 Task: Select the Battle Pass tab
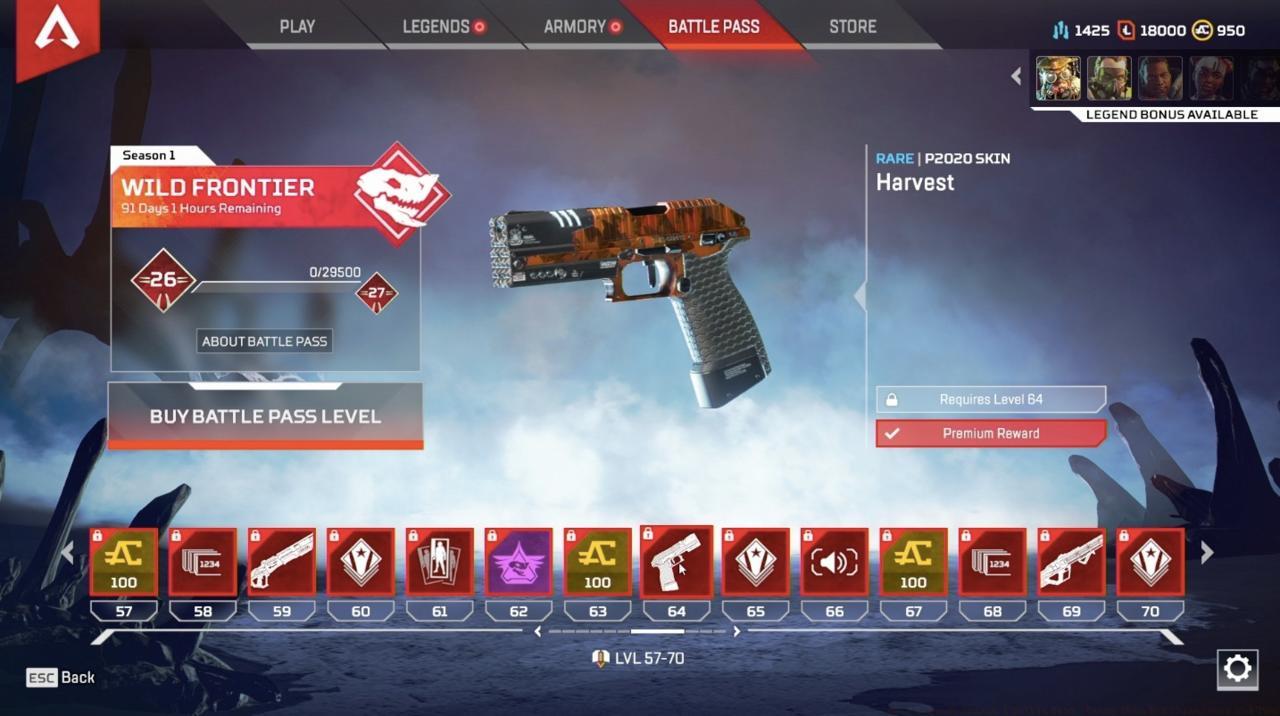tap(713, 27)
